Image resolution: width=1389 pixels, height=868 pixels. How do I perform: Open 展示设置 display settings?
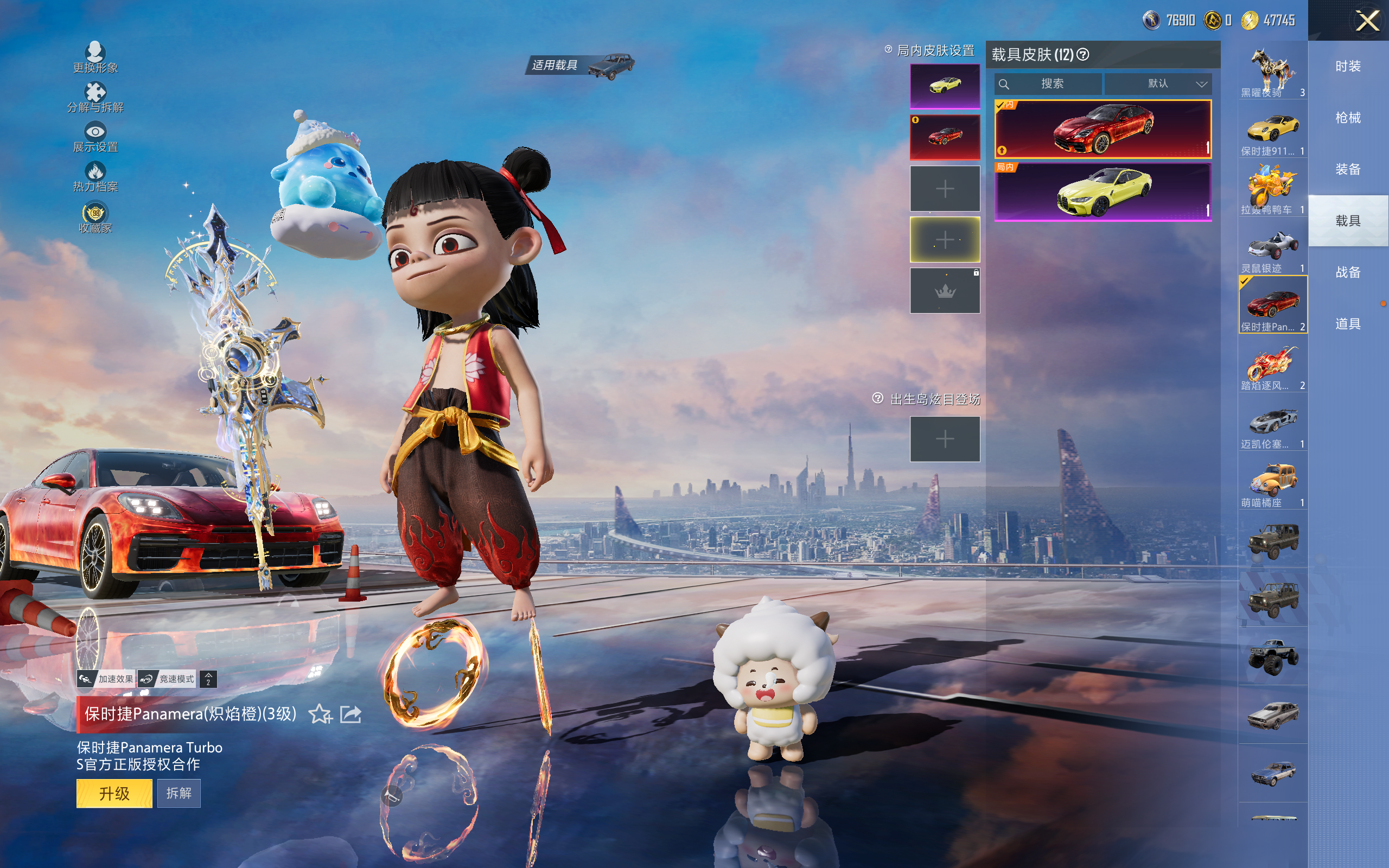95,138
